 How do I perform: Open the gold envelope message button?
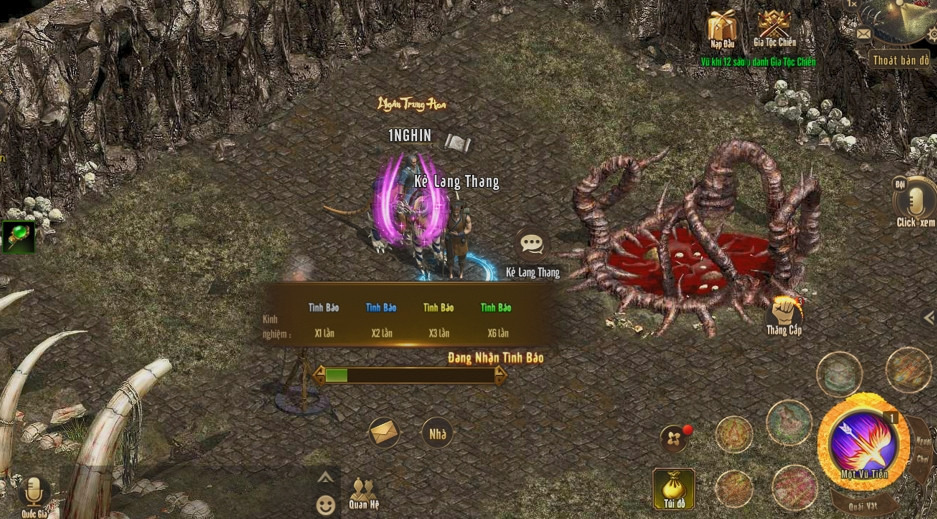(x=384, y=433)
